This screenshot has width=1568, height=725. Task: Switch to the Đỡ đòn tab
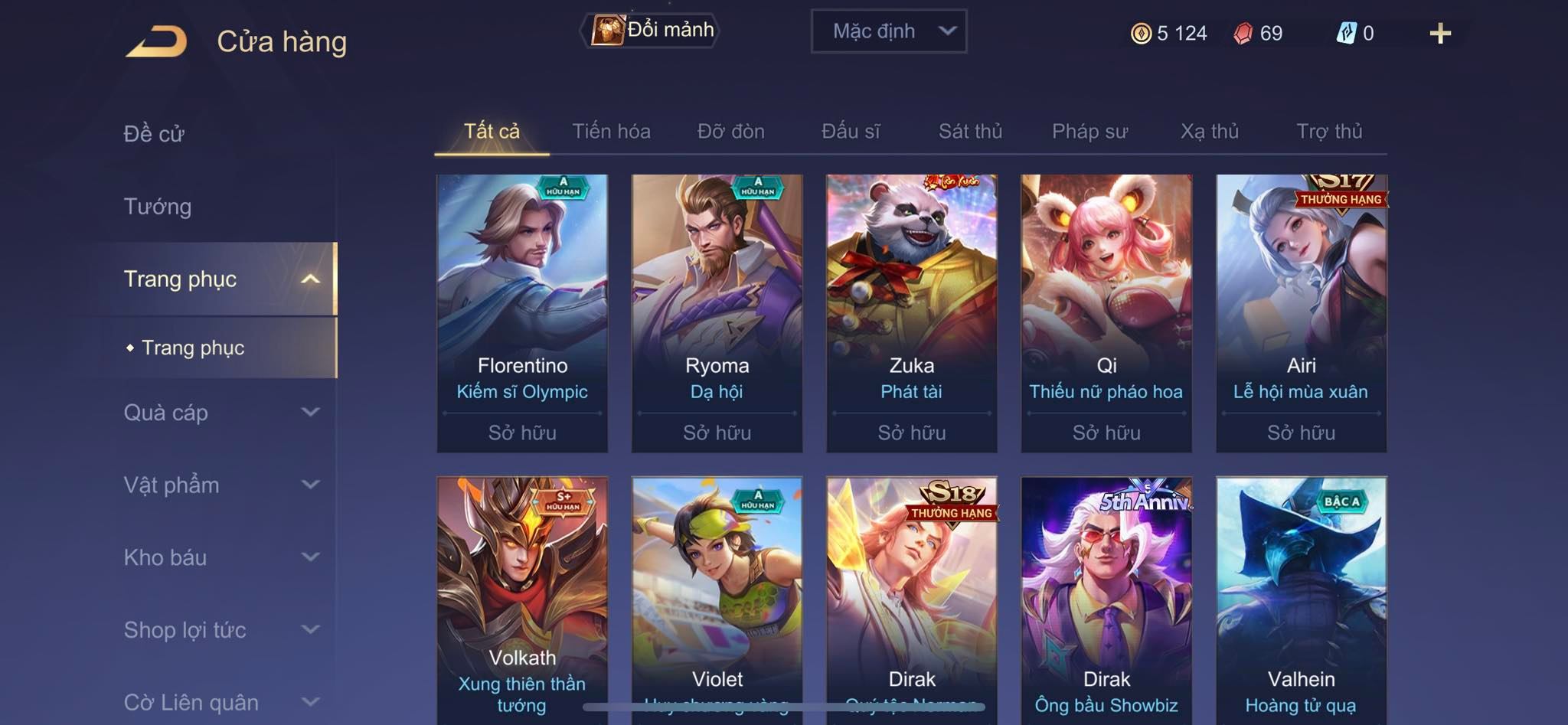[730, 132]
